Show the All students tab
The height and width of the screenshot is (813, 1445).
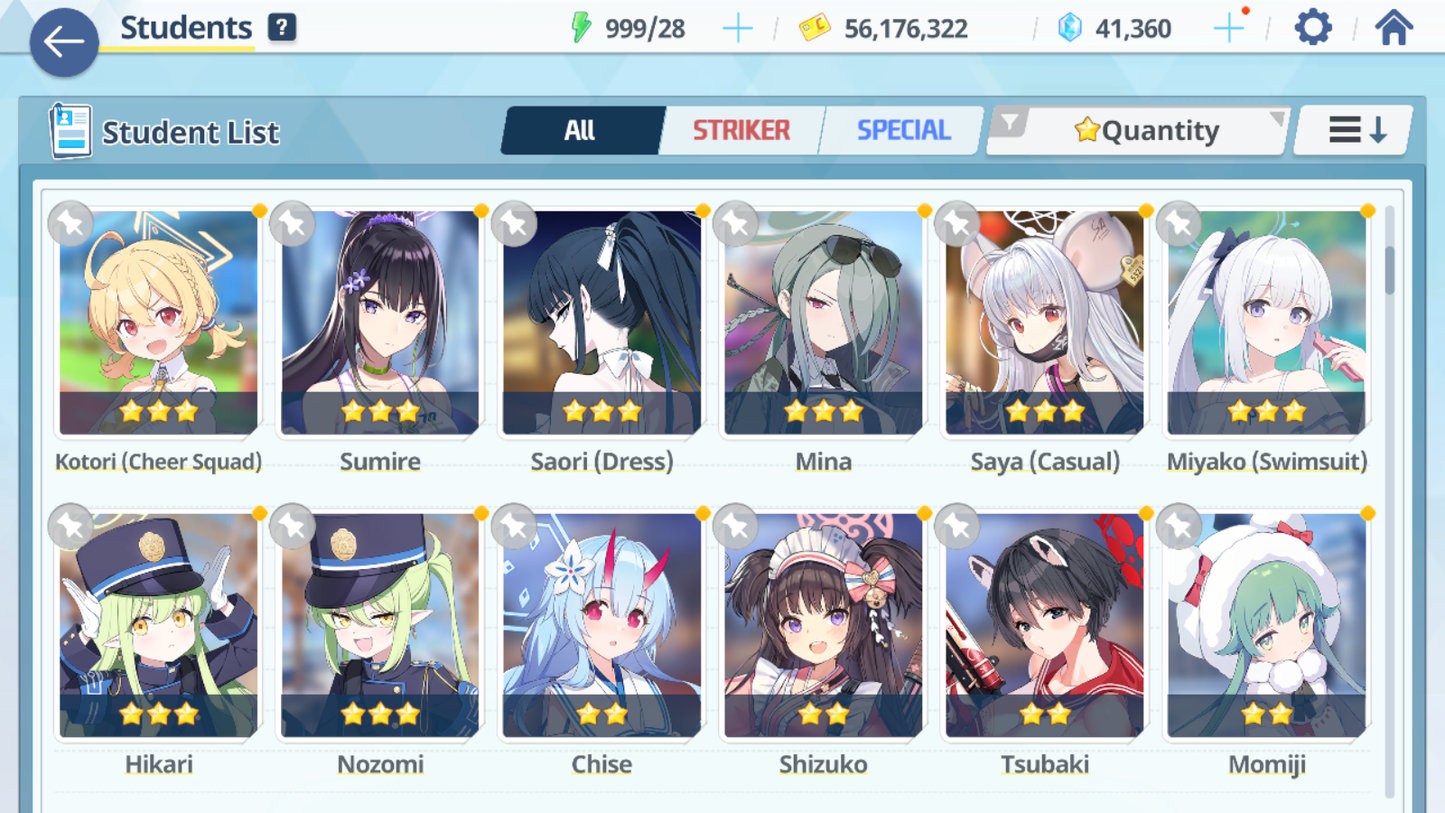580,130
